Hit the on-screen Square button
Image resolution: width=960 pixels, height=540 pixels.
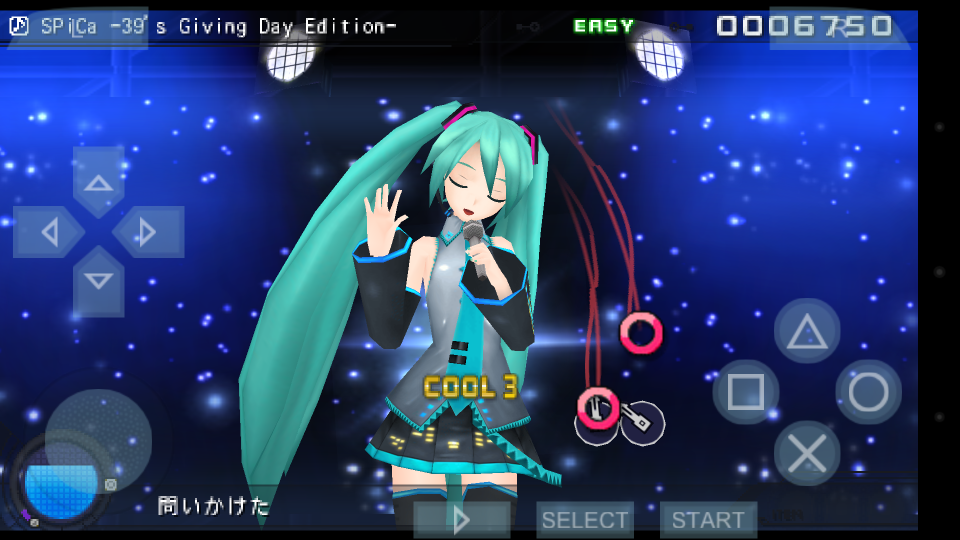(746, 392)
